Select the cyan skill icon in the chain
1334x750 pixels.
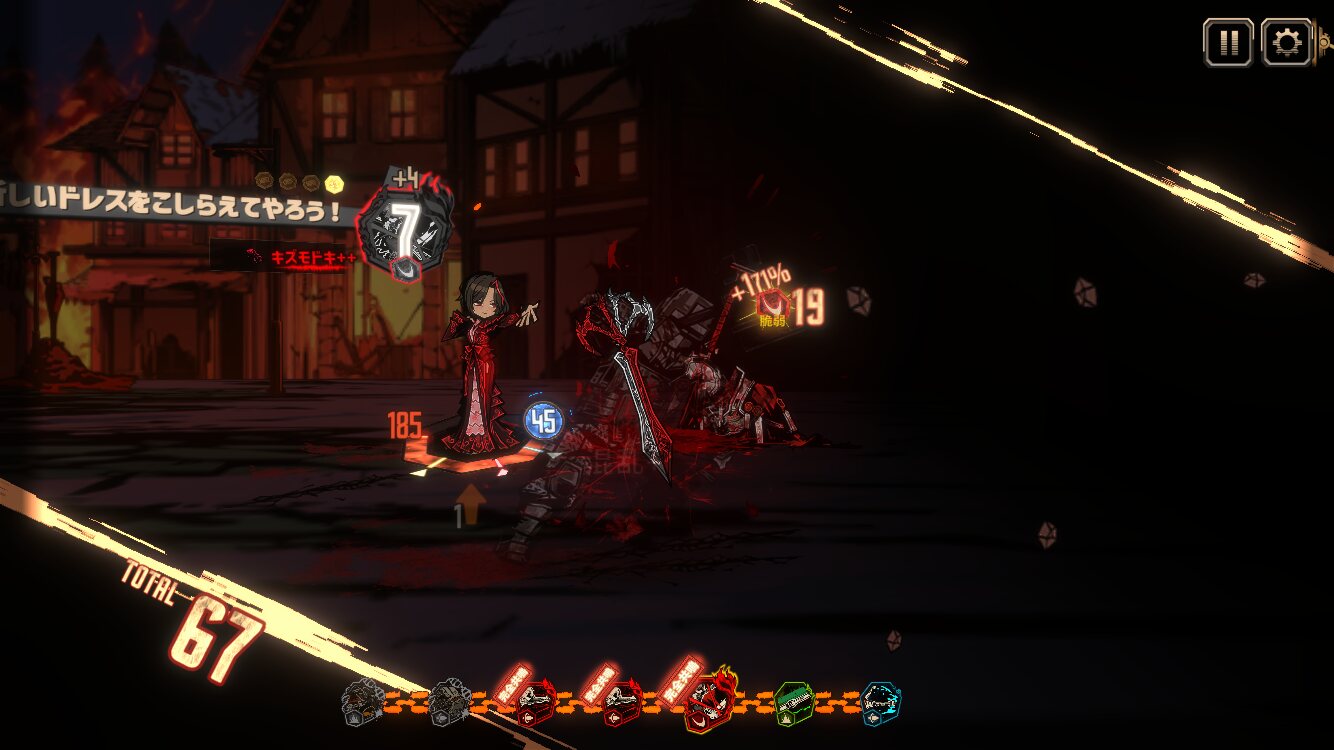point(880,703)
